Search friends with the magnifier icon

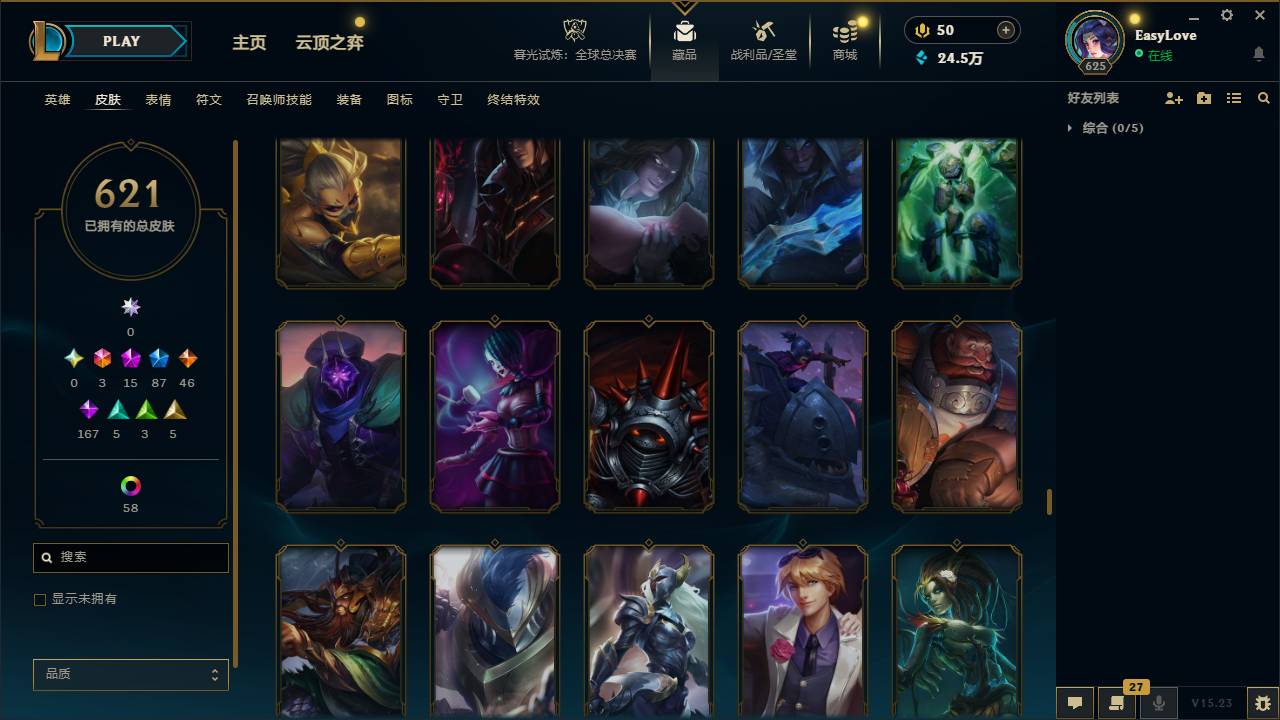tap(1263, 97)
